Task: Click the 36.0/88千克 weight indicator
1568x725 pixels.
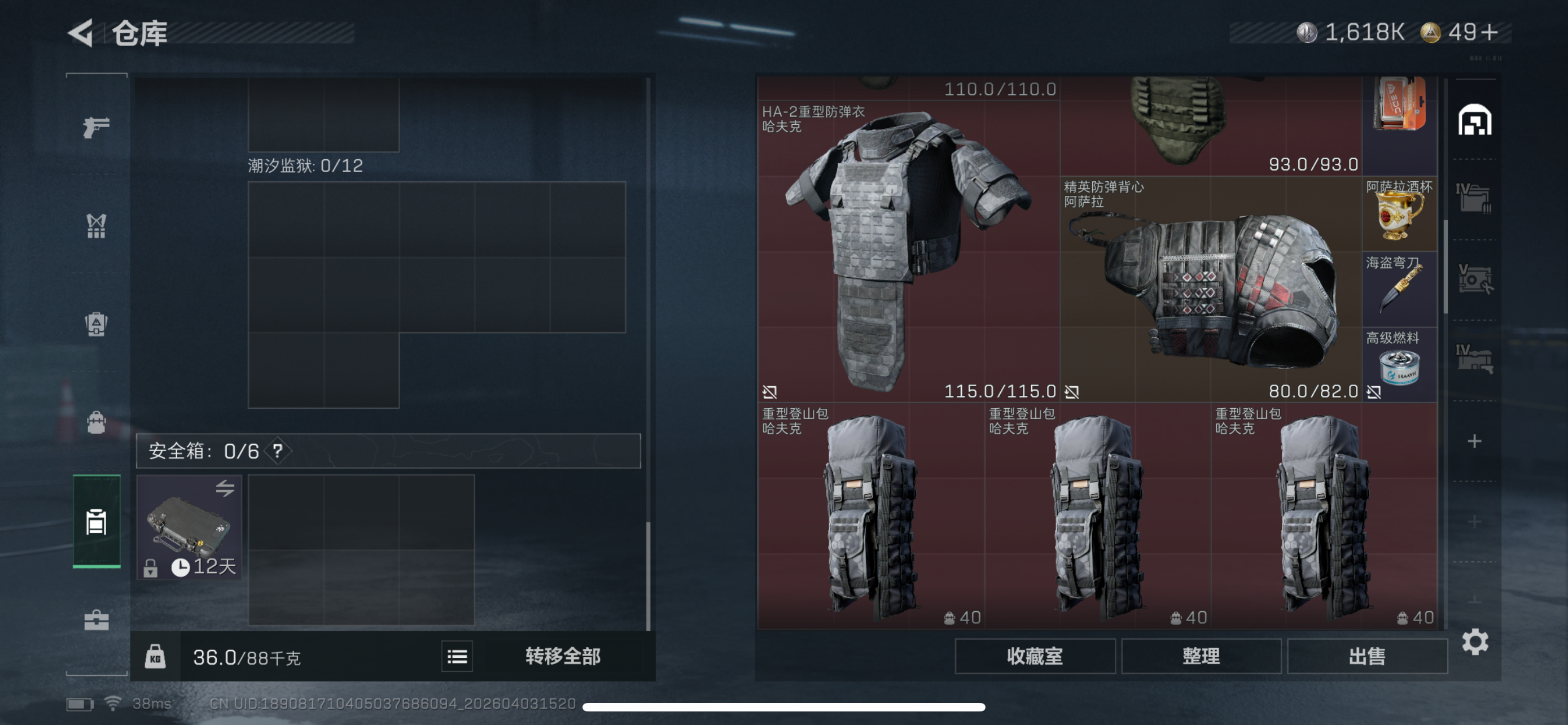Action: click(x=247, y=657)
